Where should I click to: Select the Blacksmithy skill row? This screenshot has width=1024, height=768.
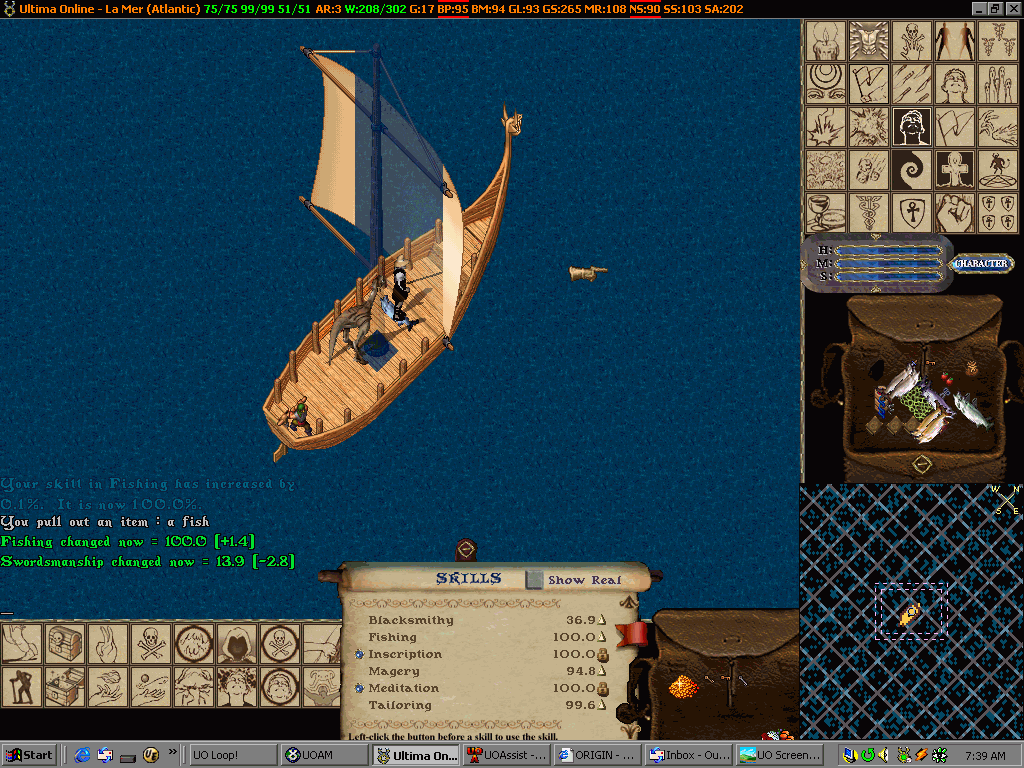(x=411, y=620)
